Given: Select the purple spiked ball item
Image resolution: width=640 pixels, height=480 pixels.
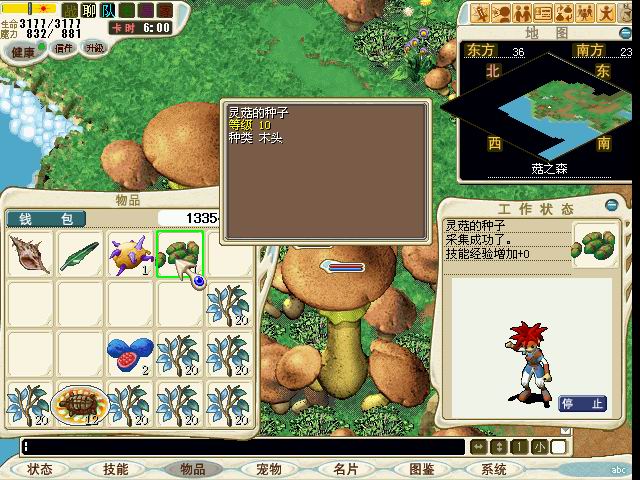Looking at the screenshot, I should (x=129, y=255).
